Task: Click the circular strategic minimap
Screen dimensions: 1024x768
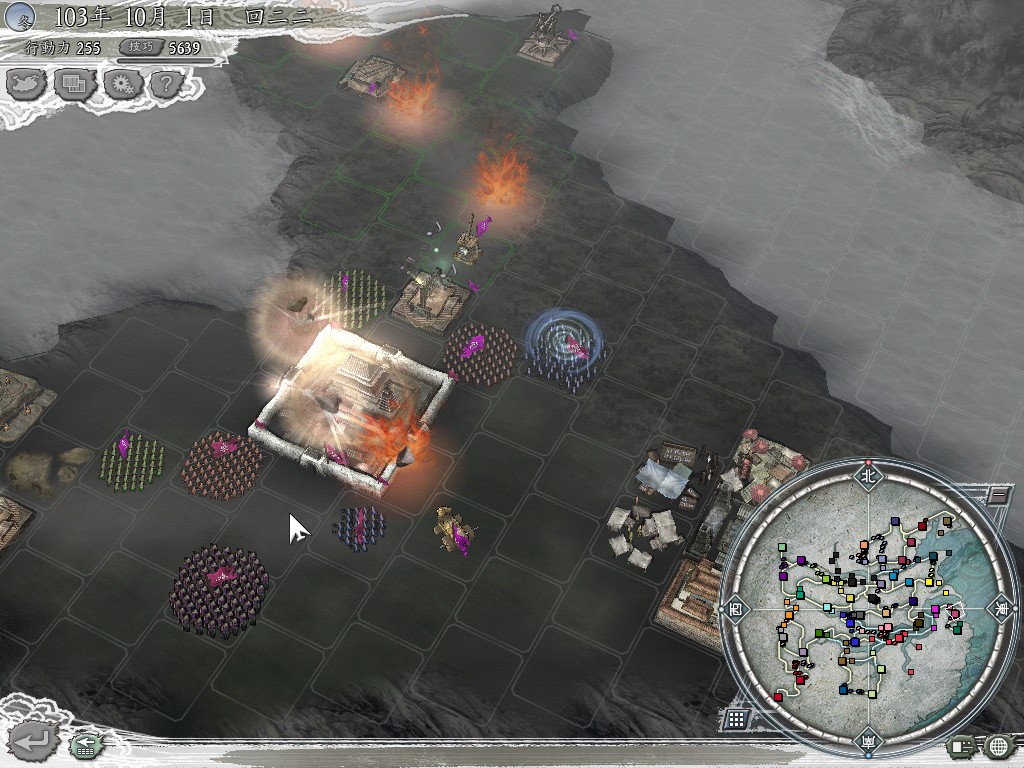Action: [868, 608]
